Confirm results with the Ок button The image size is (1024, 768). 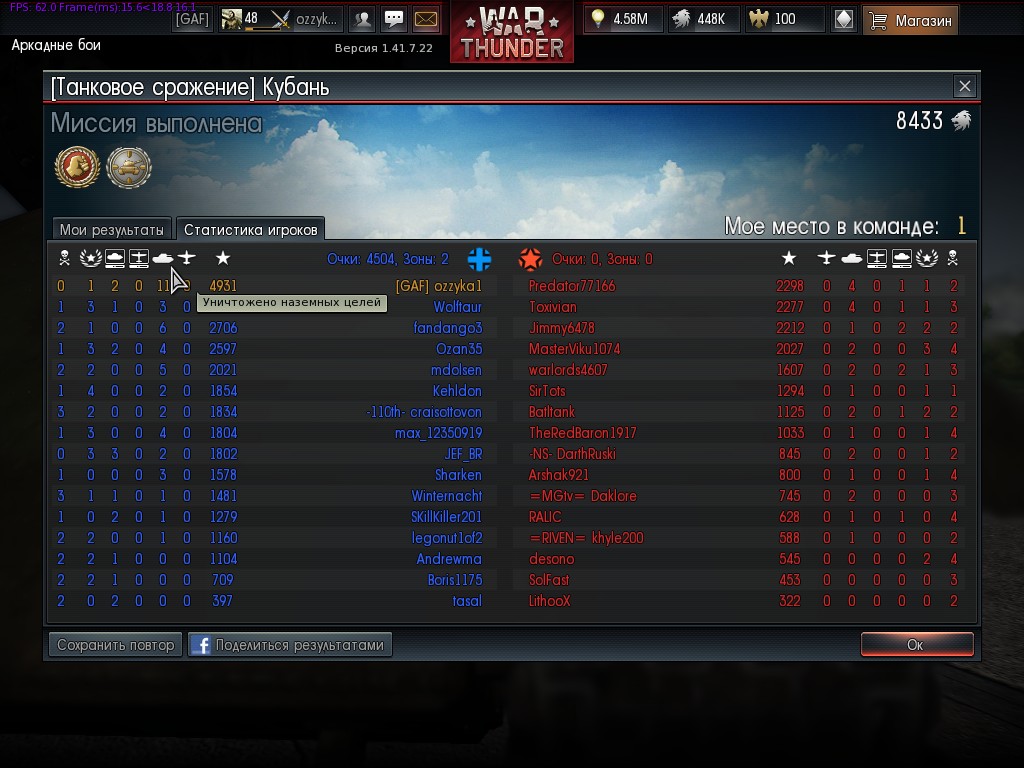tap(916, 645)
